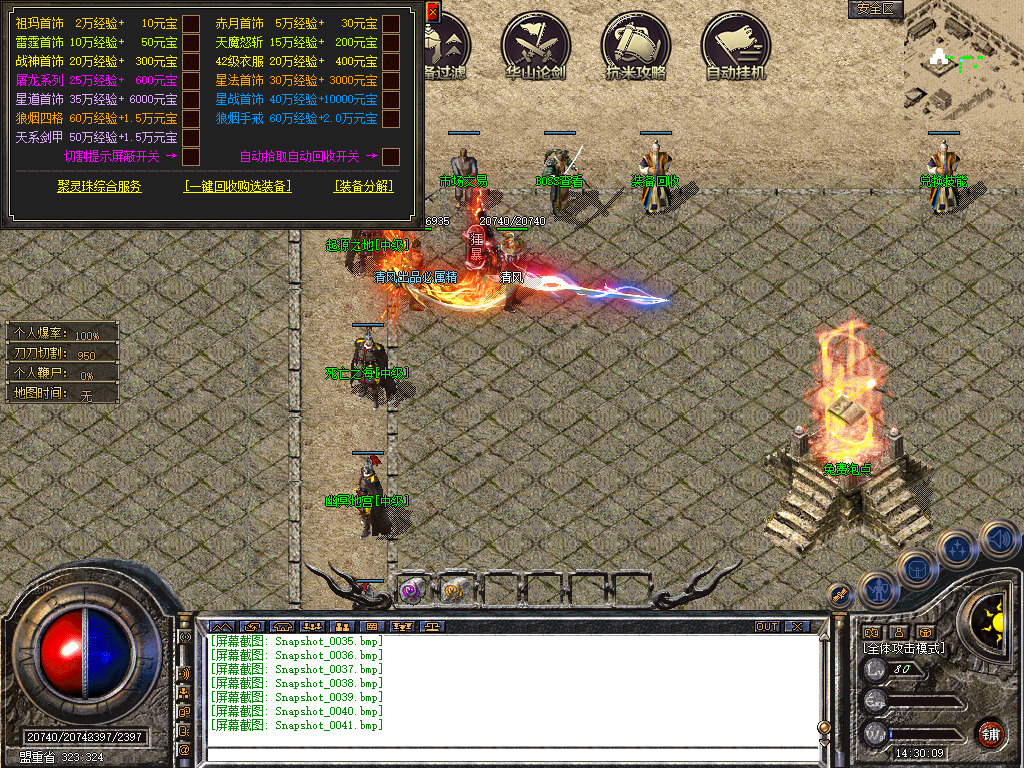This screenshot has width=1024, height=768.
Task: Open the red 铺 shop button
Action: point(990,733)
